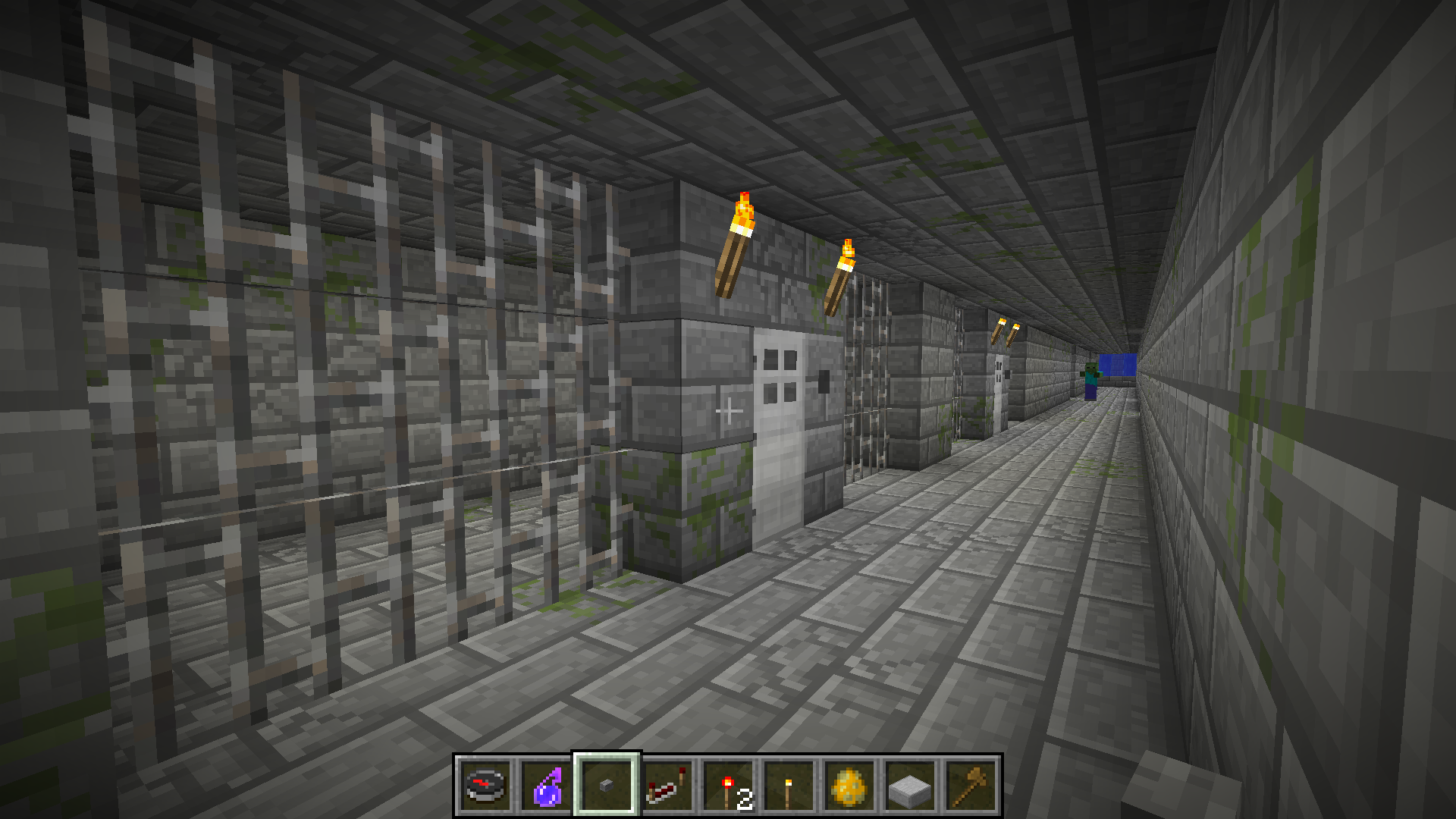Select the yellow spawn egg slot
This screenshot has width=1456, height=819.
click(849, 786)
